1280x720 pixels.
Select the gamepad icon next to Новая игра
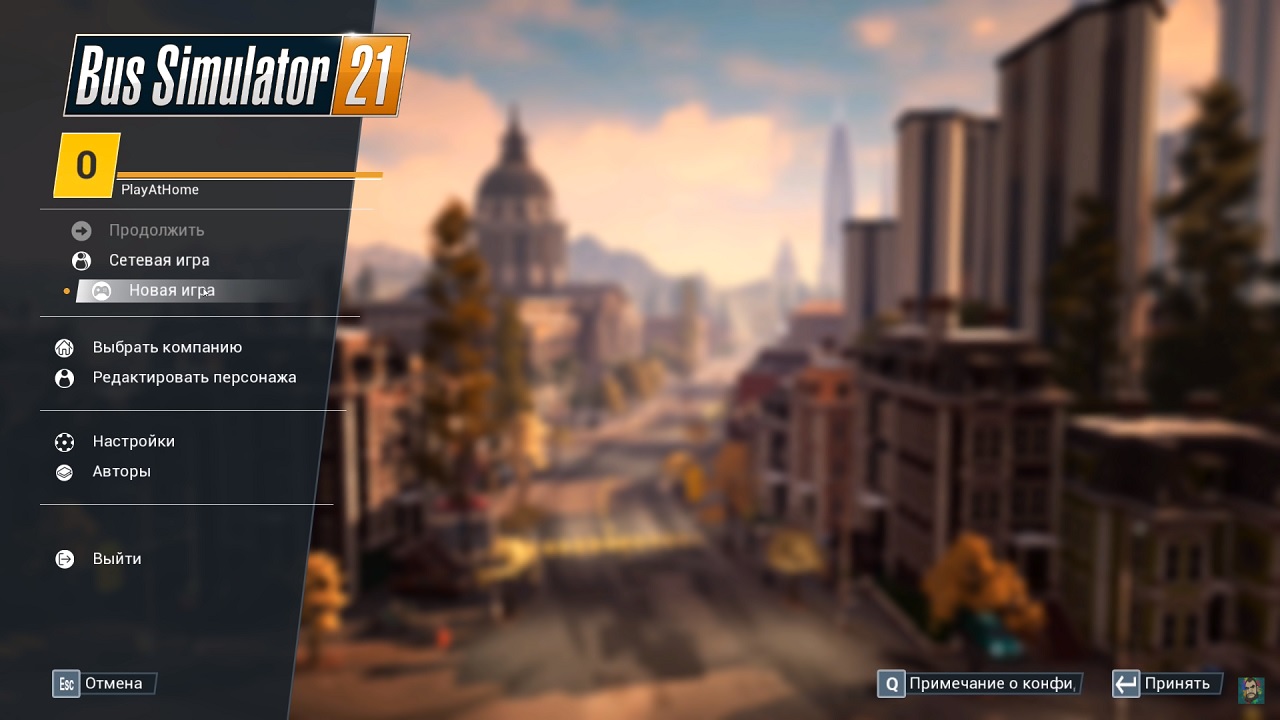coord(103,290)
